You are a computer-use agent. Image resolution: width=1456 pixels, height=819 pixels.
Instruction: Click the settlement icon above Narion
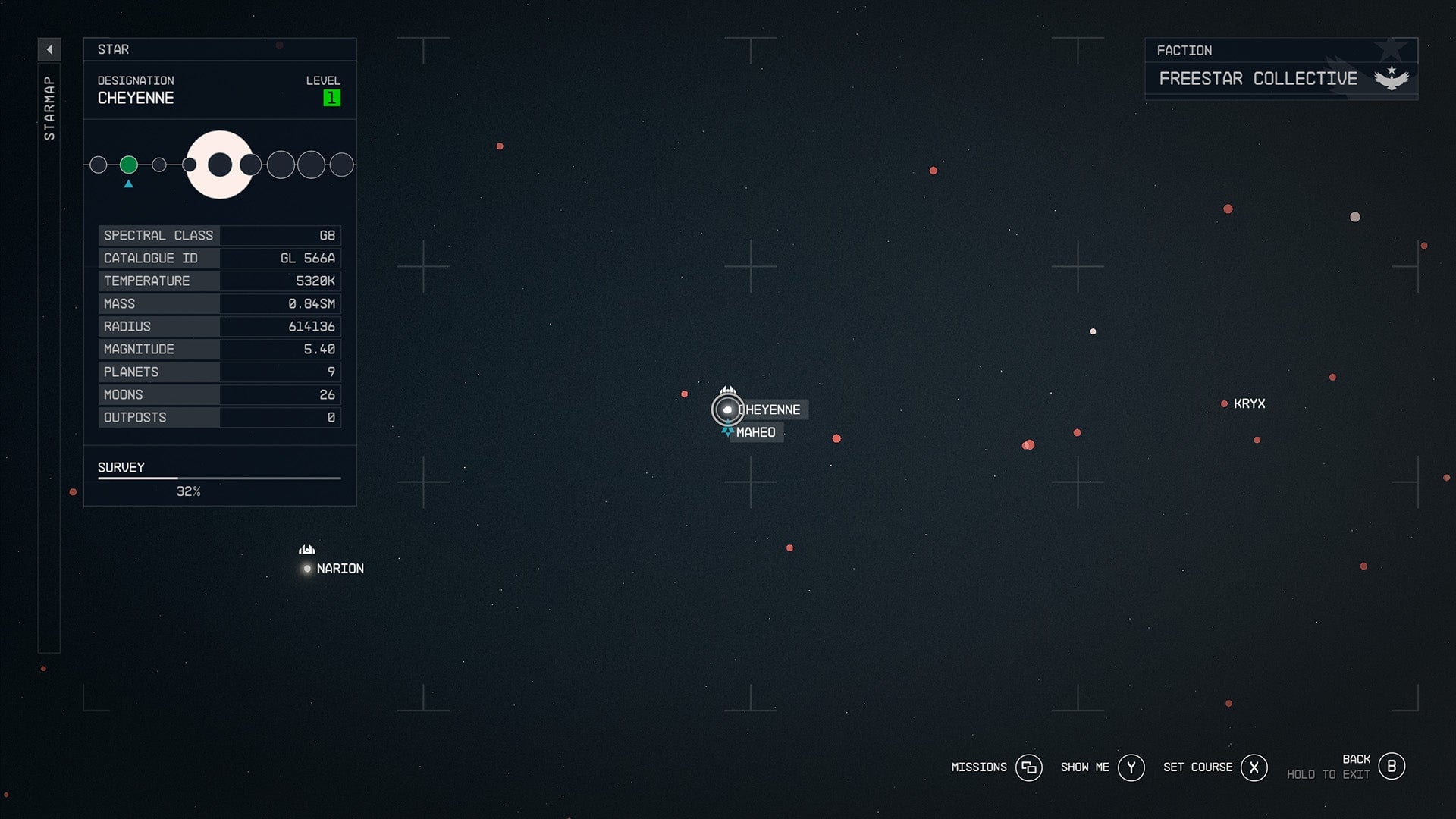tap(306, 548)
